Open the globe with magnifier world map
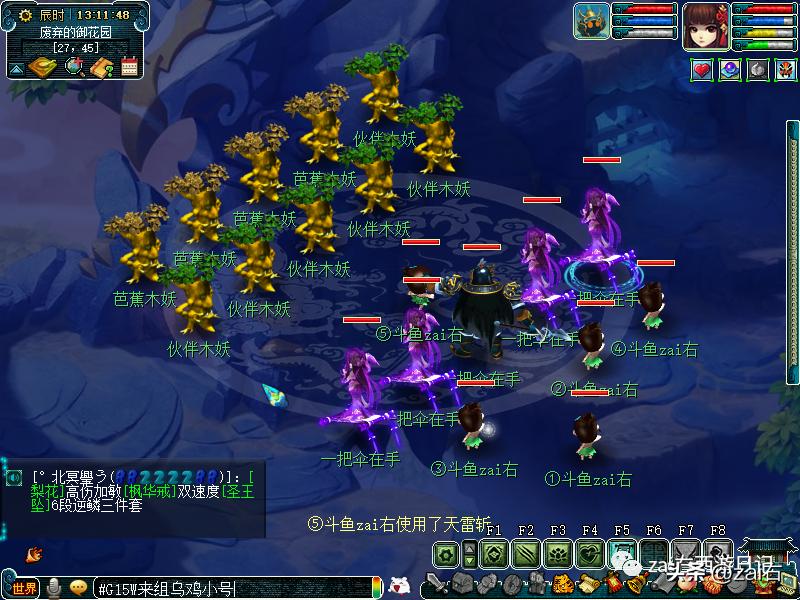The width and height of the screenshot is (800, 600). pyautogui.click(x=74, y=68)
